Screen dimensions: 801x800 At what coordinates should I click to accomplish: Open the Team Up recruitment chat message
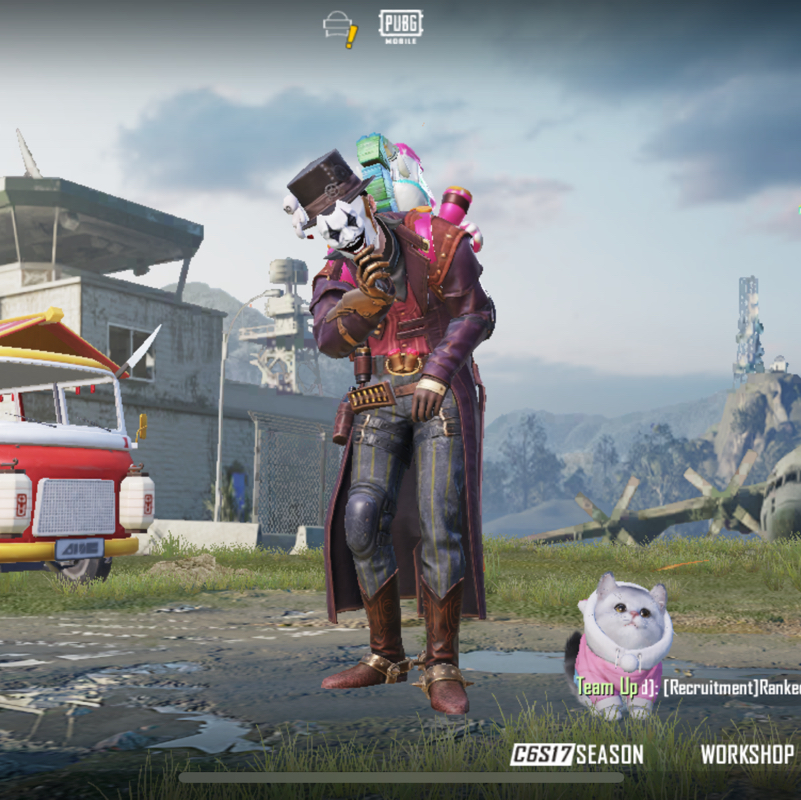[x=688, y=687]
